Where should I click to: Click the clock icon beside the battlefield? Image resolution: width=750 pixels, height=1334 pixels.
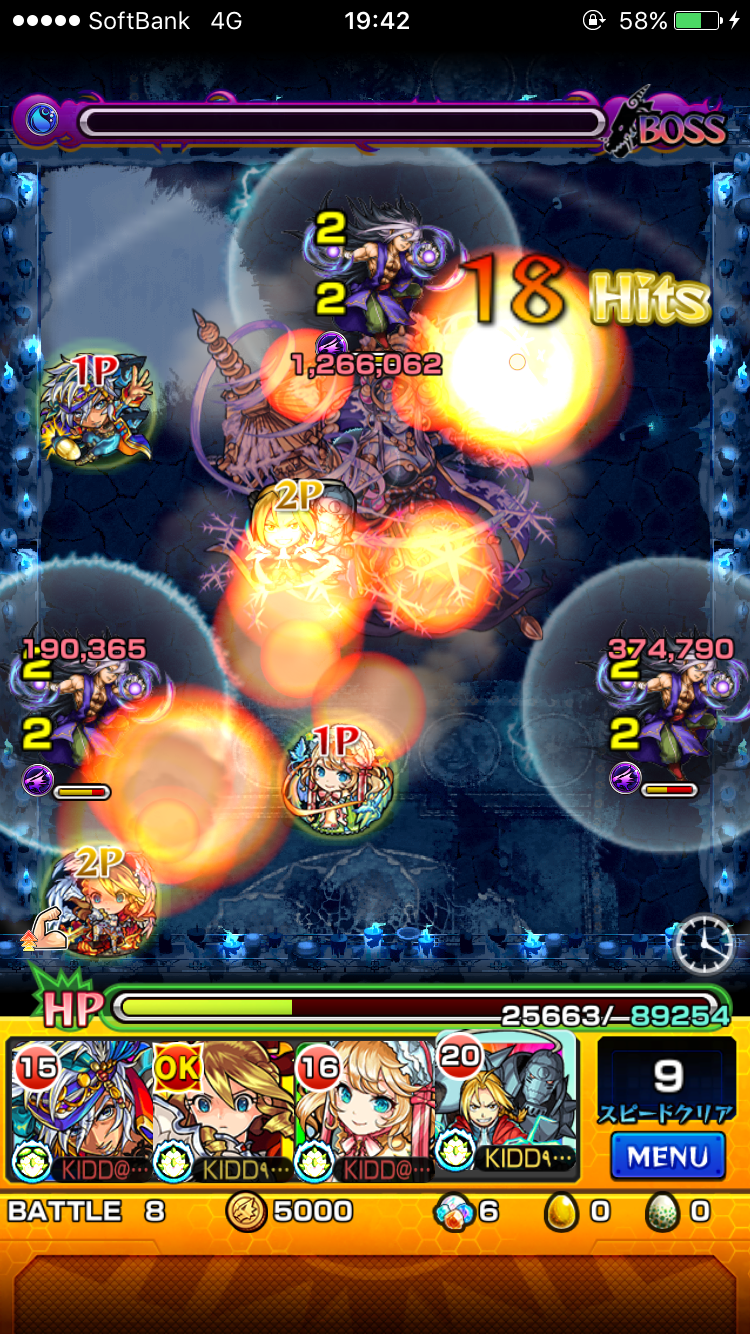coord(704,945)
